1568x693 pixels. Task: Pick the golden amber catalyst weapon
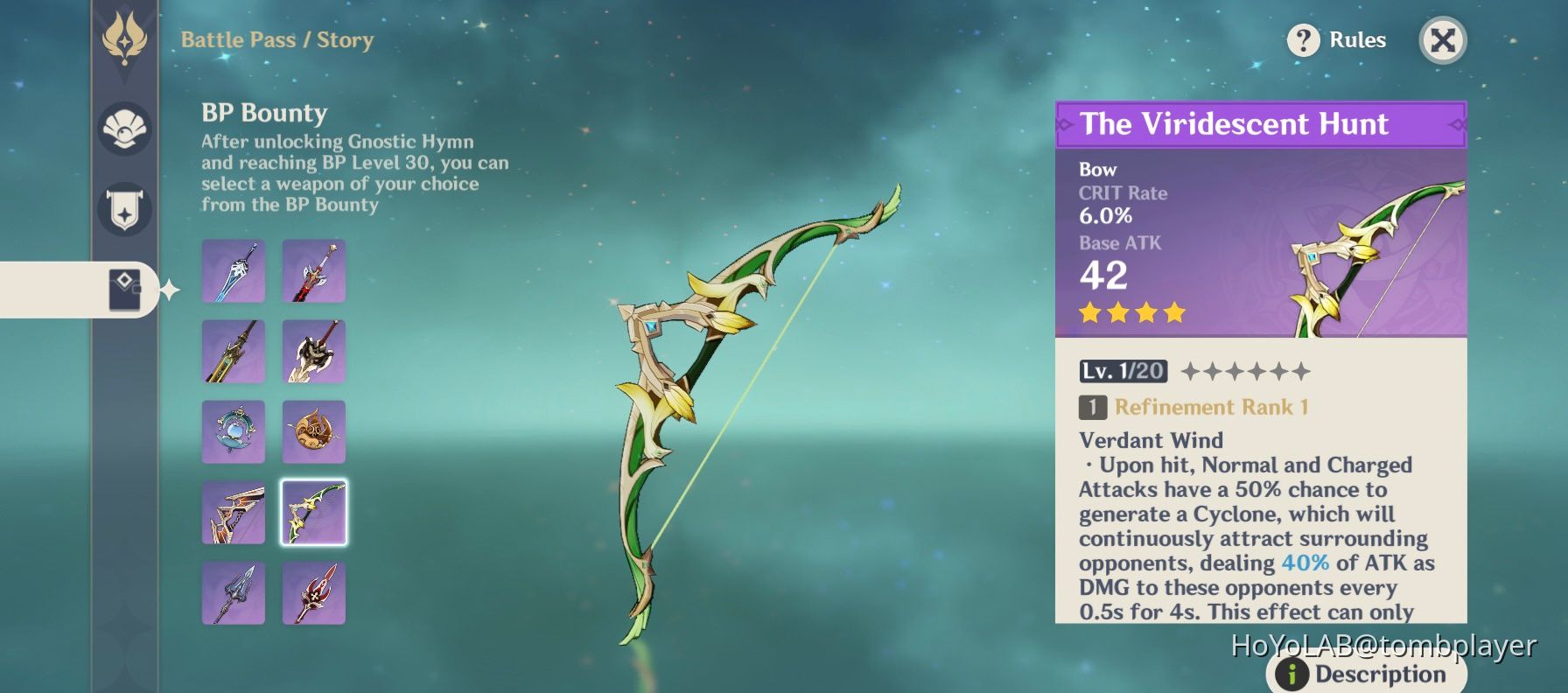click(x=313, y=430)
